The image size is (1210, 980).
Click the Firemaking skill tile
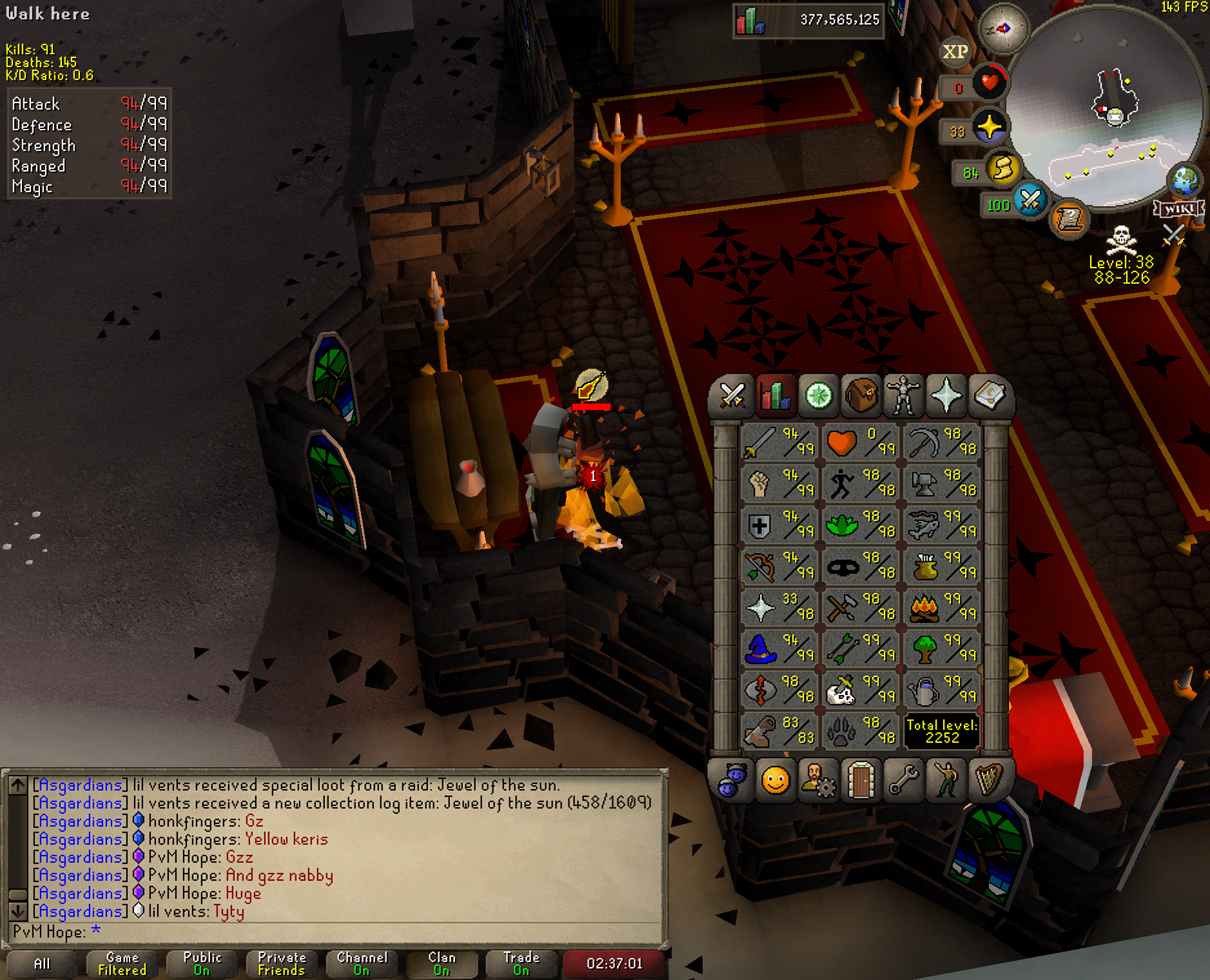coord(942,607)
